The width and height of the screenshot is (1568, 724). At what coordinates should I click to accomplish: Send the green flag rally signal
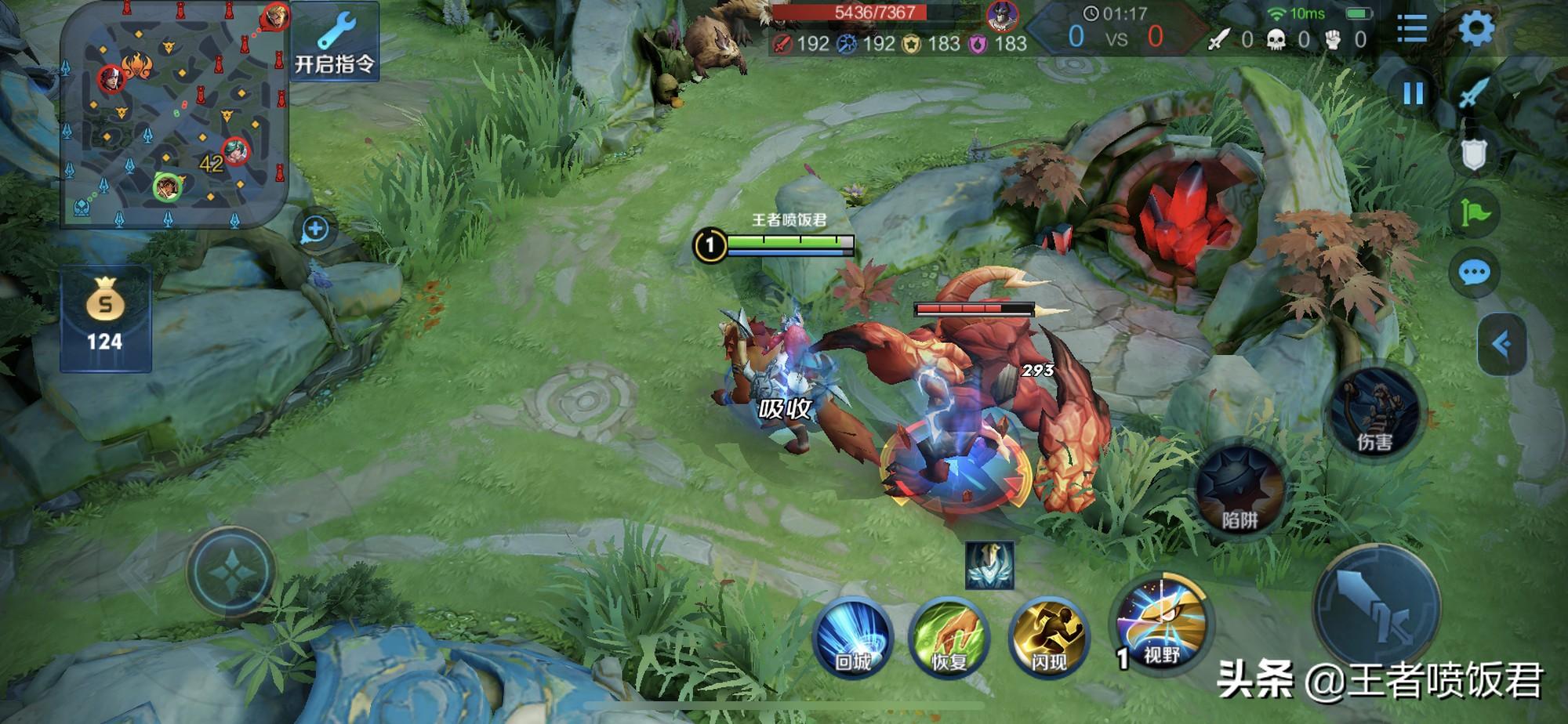coord(1474,213)
